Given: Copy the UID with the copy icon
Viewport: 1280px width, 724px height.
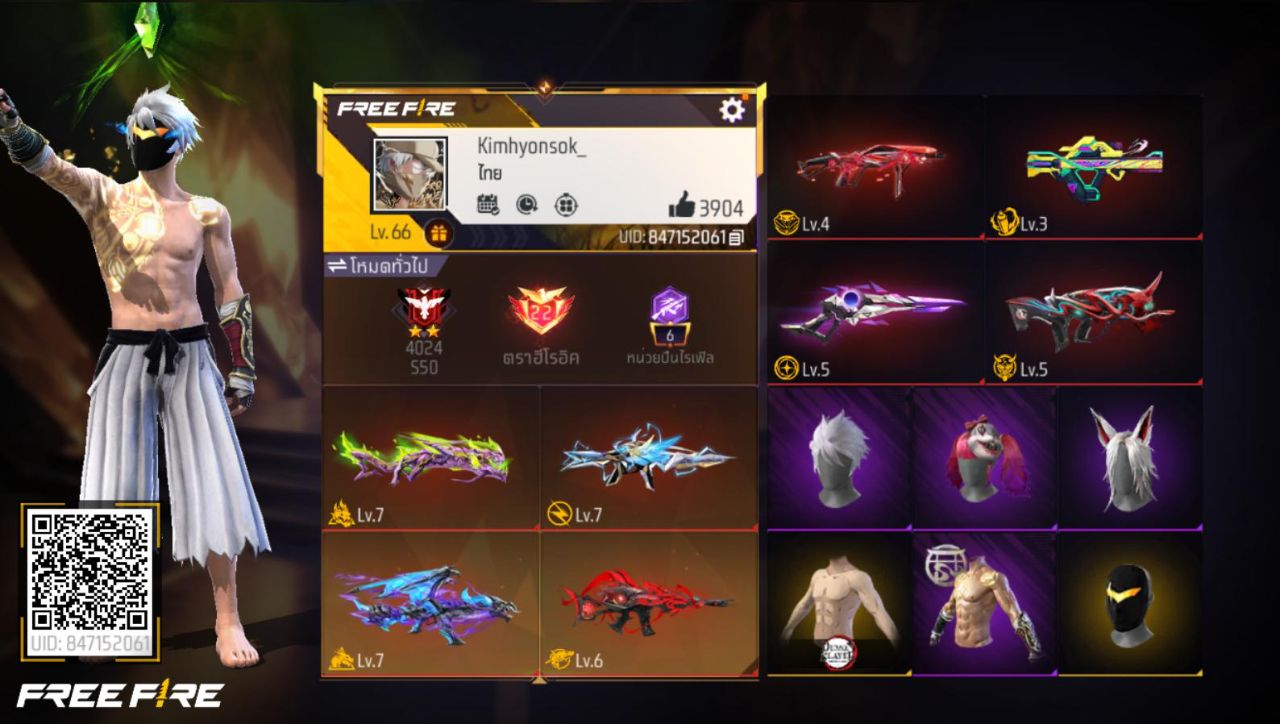Looking at the screenshot, I should click(x=737, y=238).
